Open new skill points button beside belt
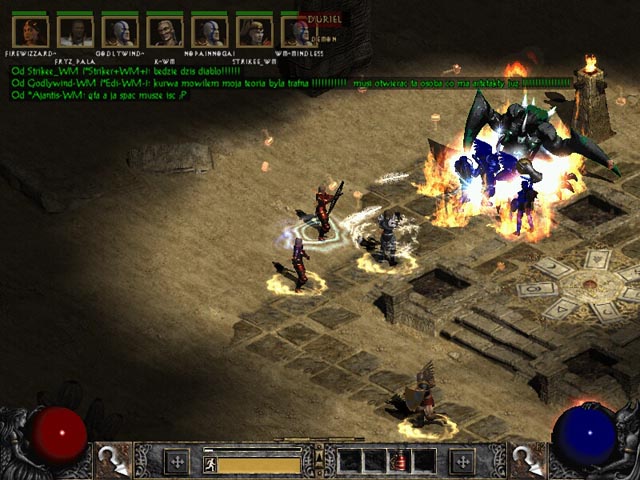Screen dimensions: 640x480 (x=461, y=461)
